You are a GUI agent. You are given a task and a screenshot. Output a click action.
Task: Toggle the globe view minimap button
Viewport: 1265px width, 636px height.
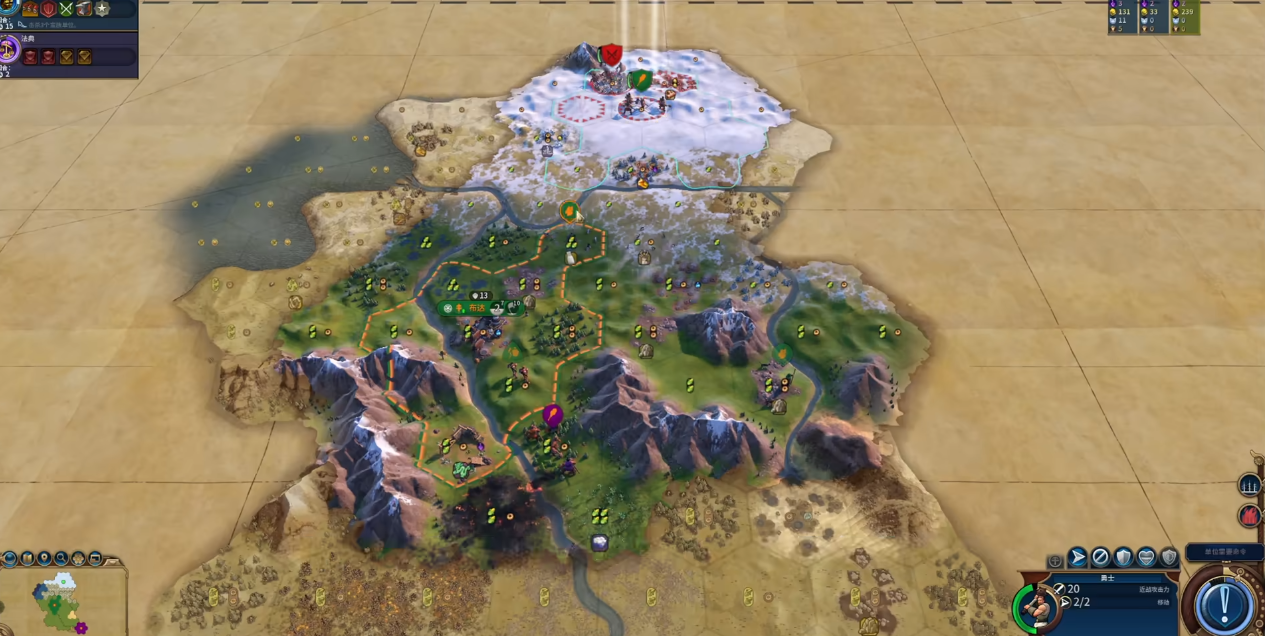click(10, 558)
